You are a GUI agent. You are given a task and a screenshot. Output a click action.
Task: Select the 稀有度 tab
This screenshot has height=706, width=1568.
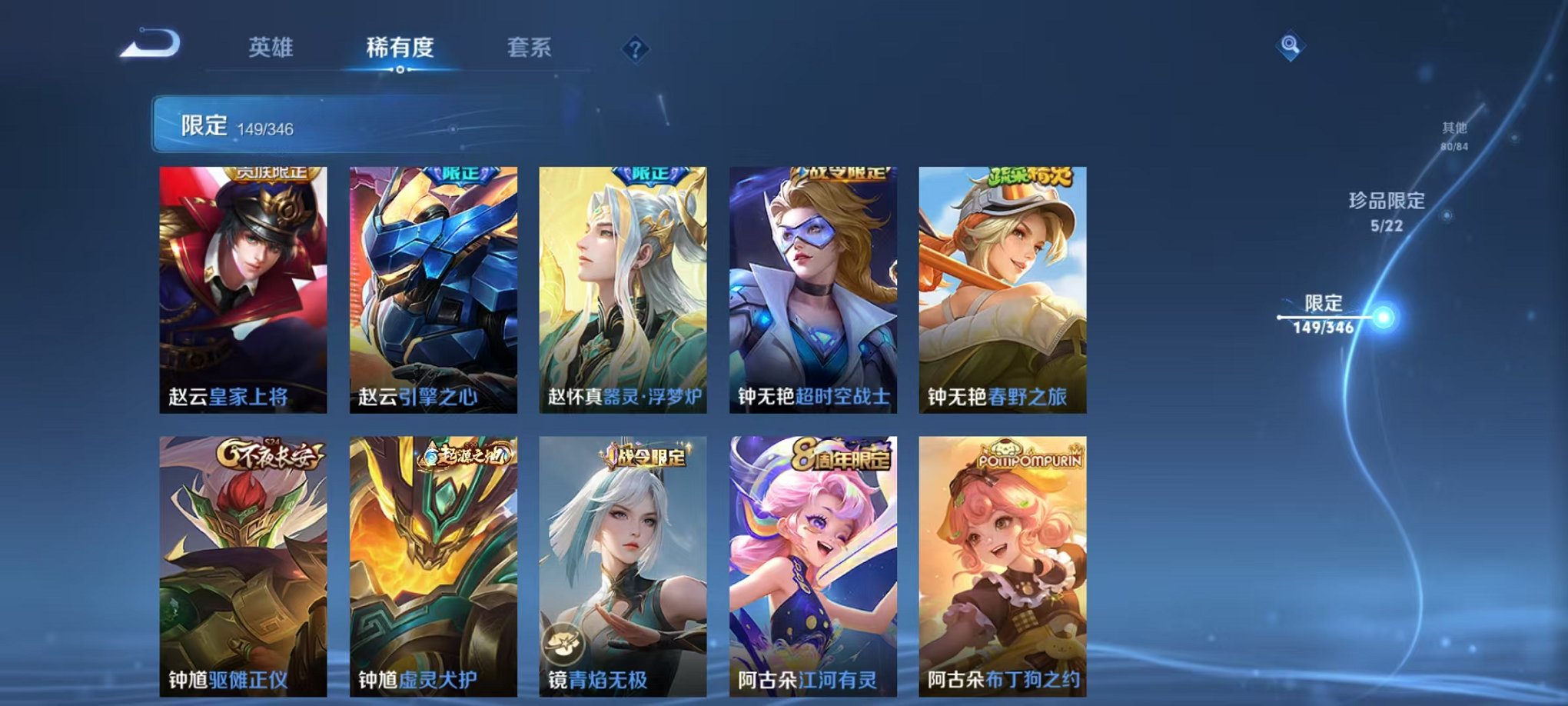(398, 48)
